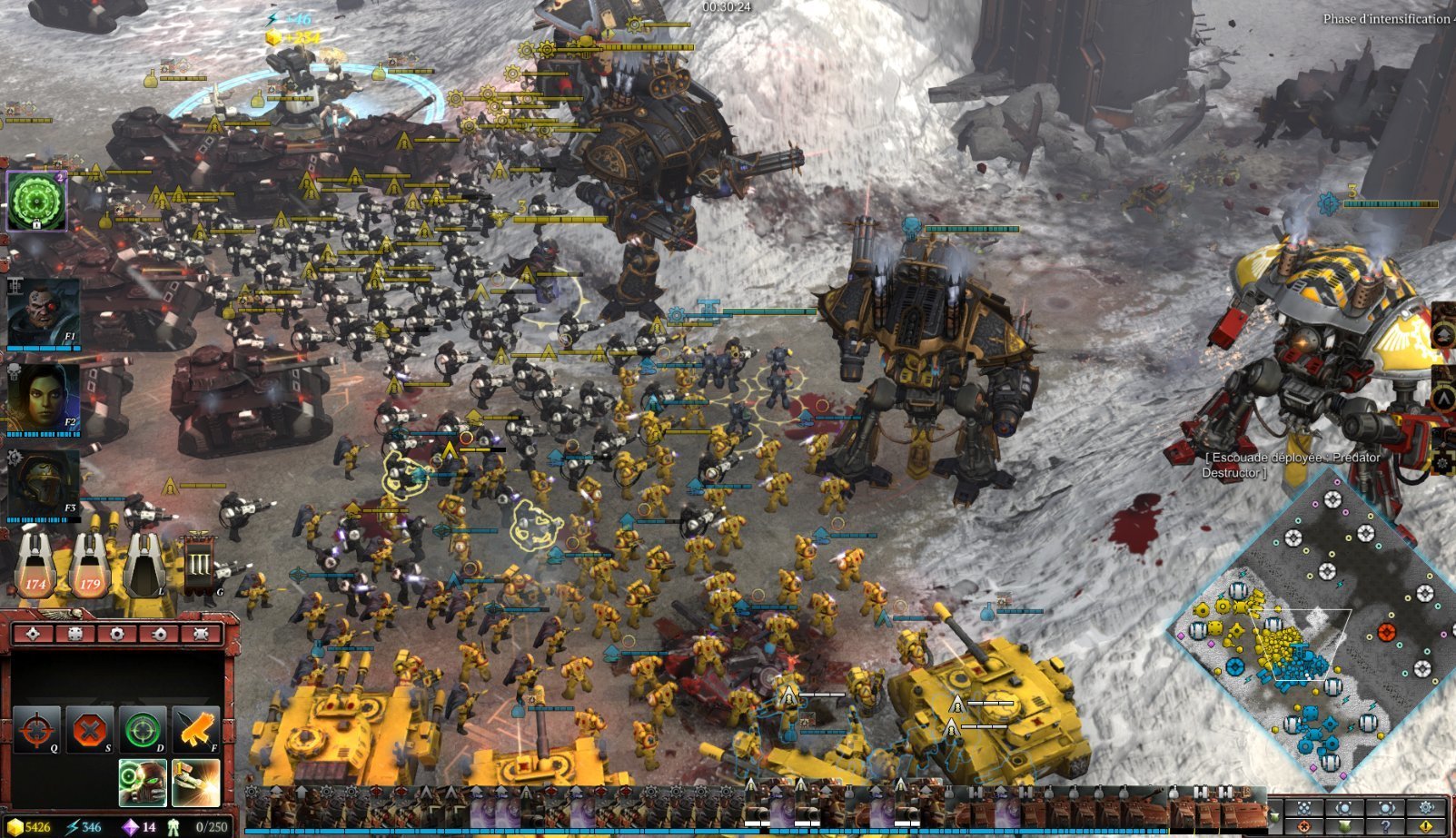Click the red octagon stop command
This screenshot has height=838, width=1456.
89,730
